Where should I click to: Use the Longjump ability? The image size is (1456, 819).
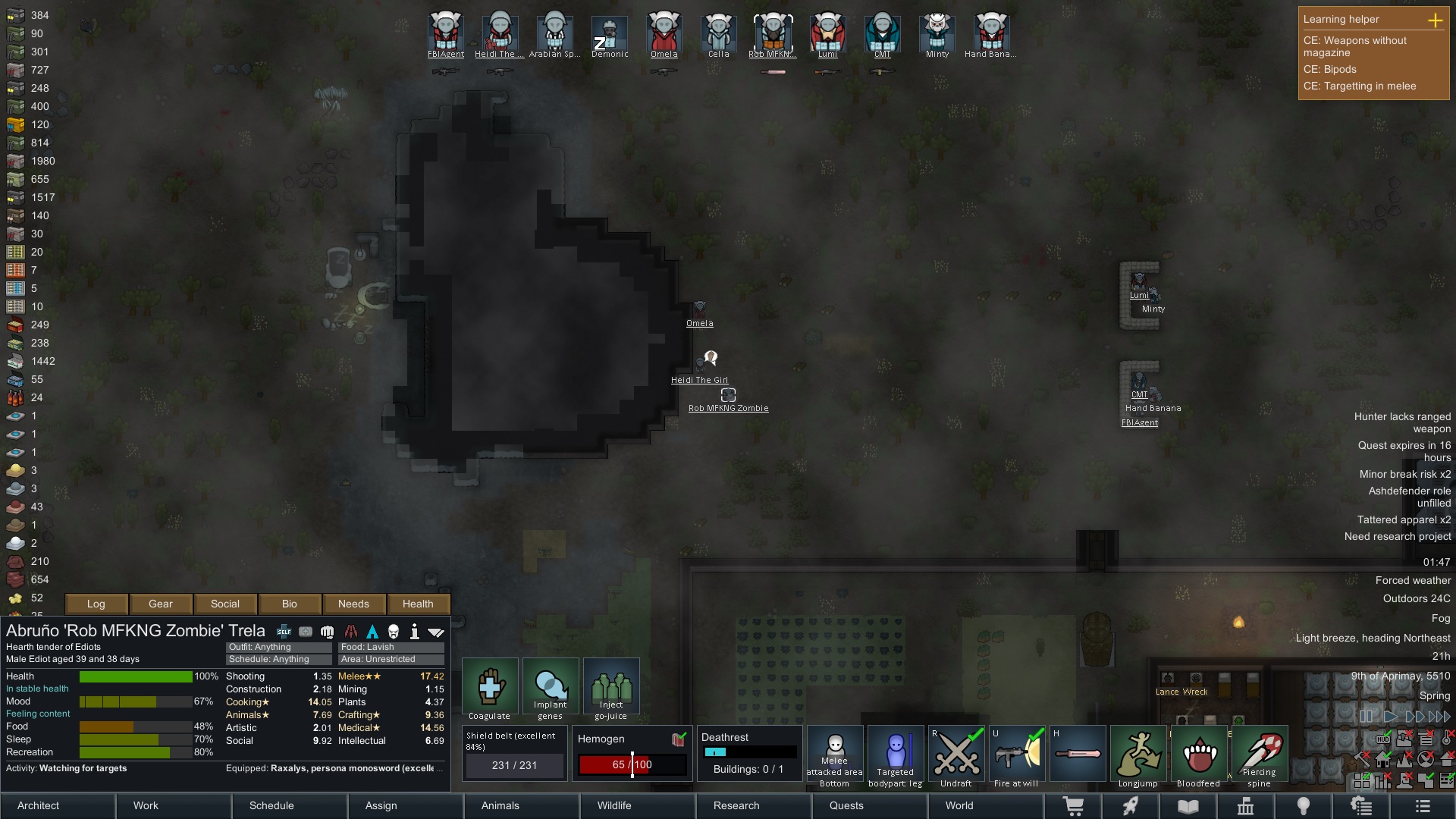coord(1138,755)
